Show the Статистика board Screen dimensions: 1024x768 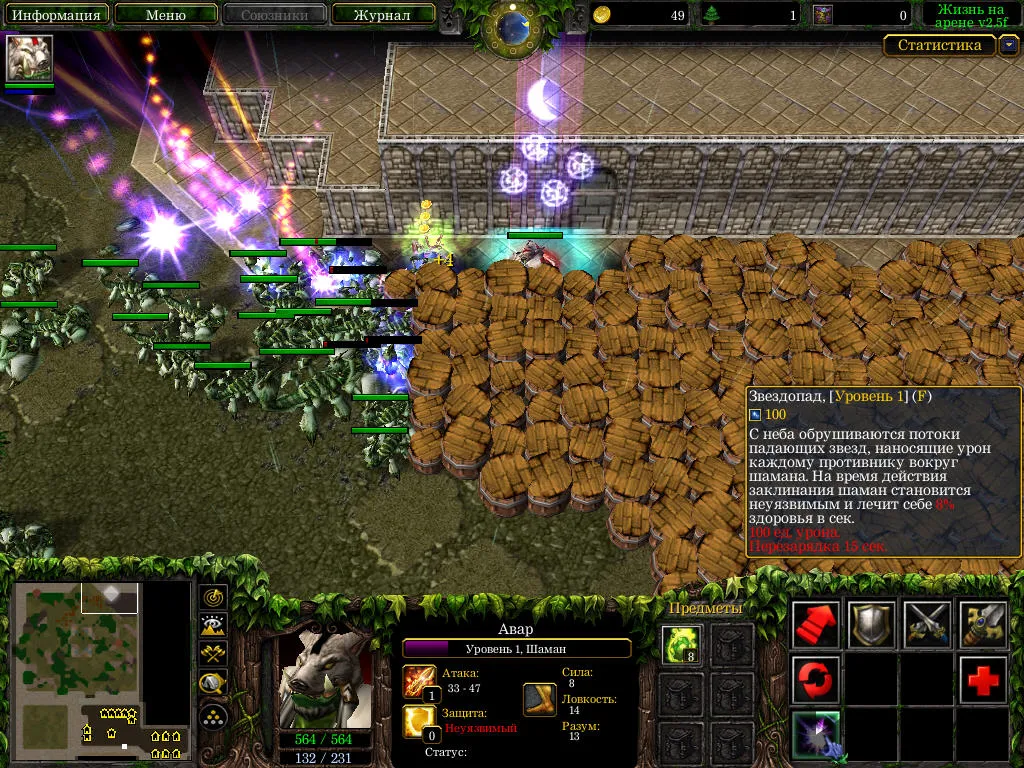(x=939, y=45)
